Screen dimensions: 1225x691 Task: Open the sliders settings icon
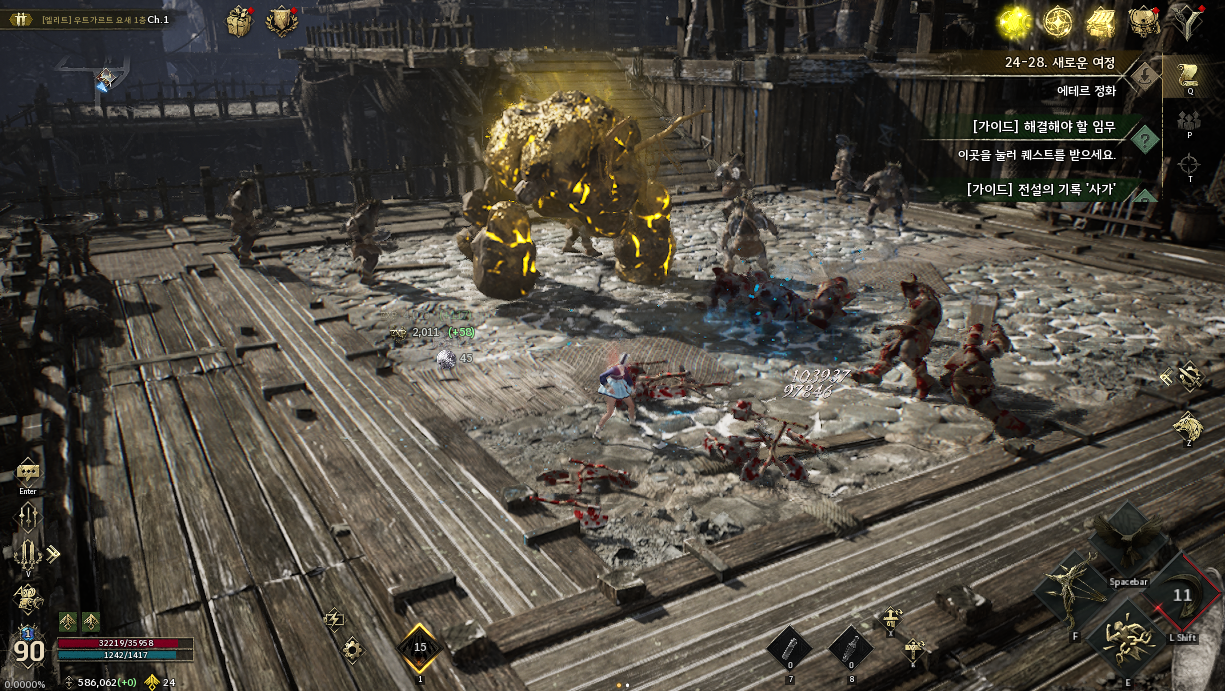[28, 515]
